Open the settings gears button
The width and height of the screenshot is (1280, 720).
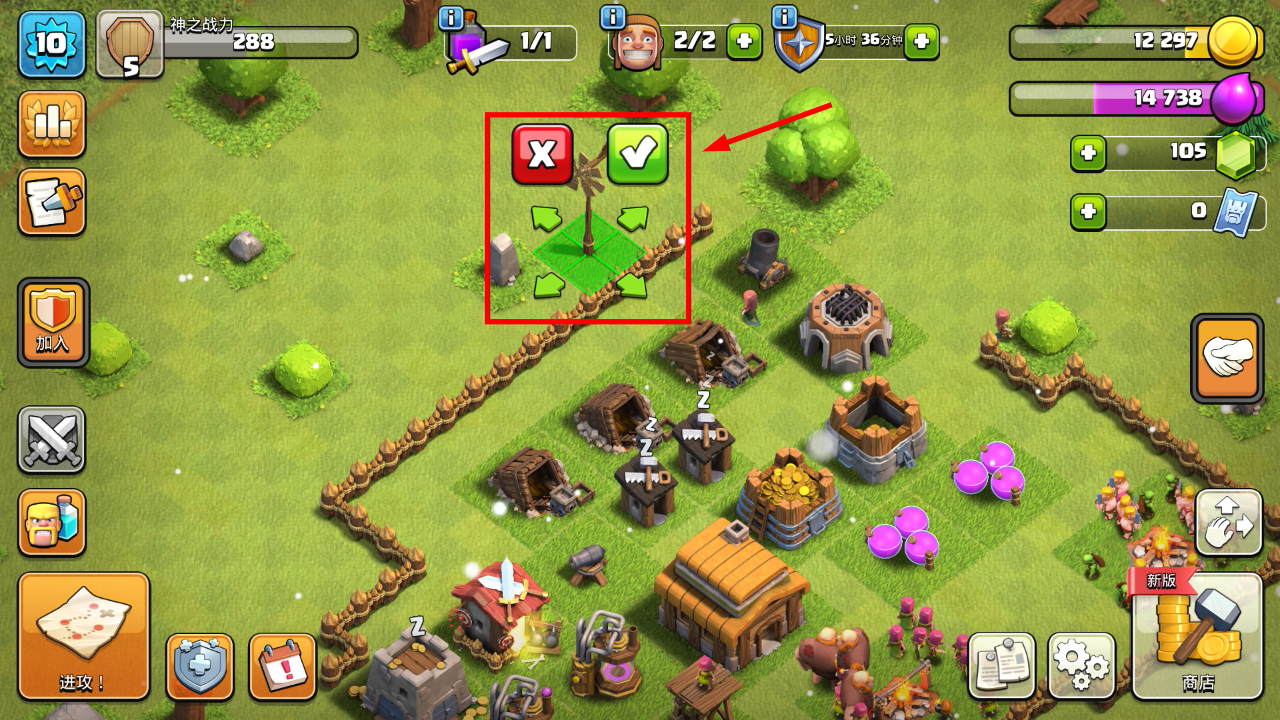pyautogui.click(x=1081, y=665)
